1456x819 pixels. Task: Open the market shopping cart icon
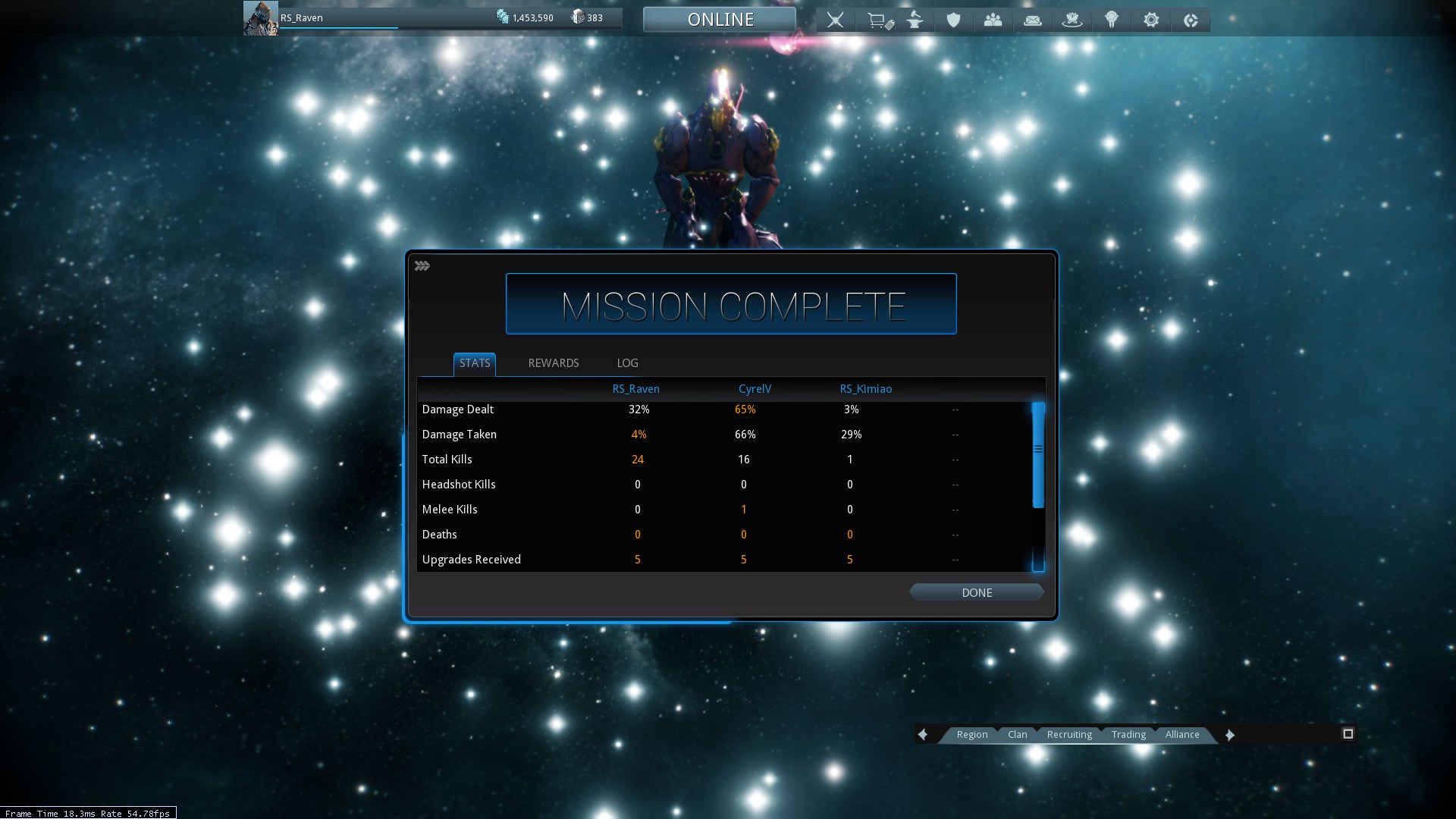tap(878, 20)
